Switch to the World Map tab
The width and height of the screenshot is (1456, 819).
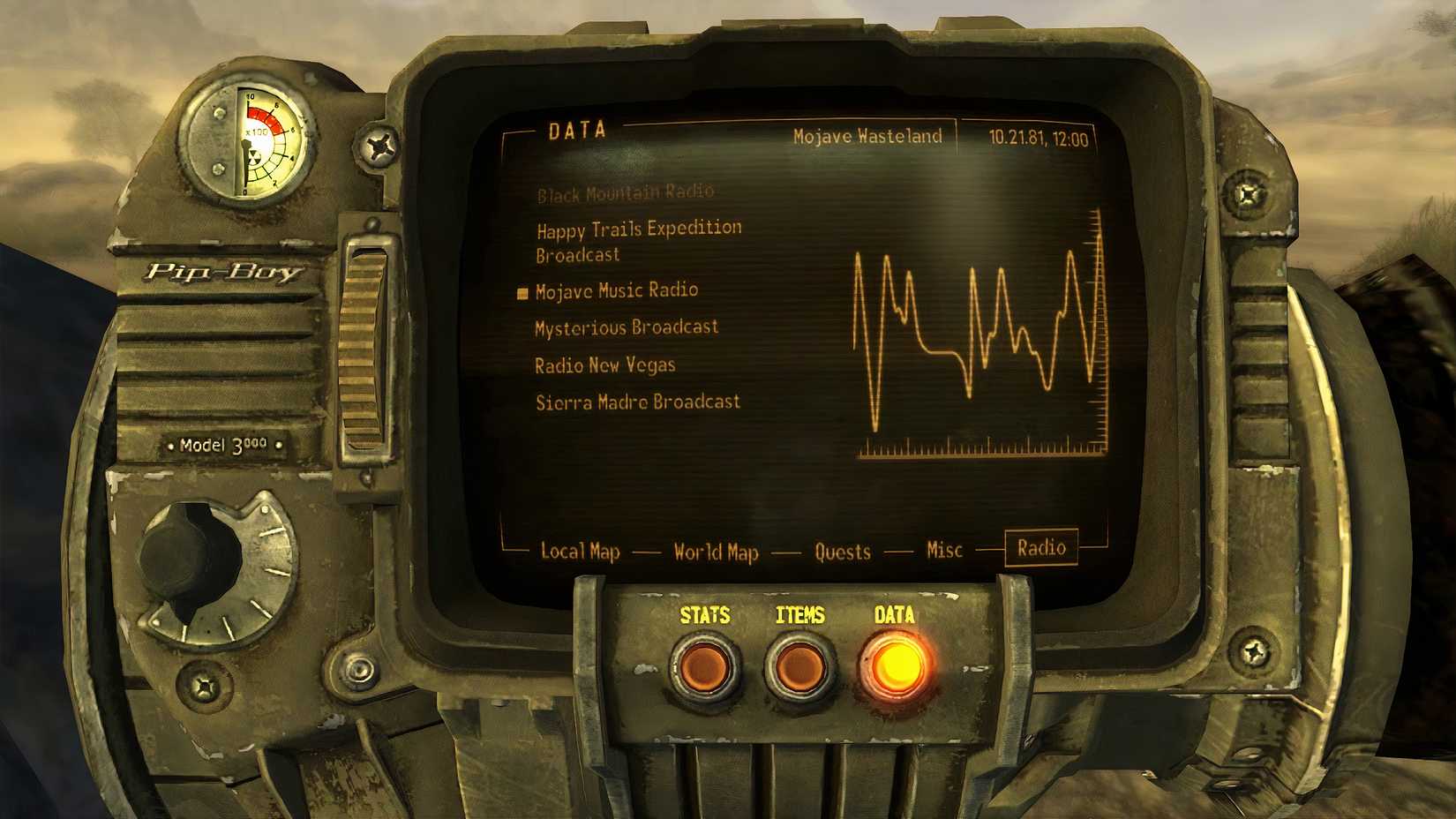(716, 552)
